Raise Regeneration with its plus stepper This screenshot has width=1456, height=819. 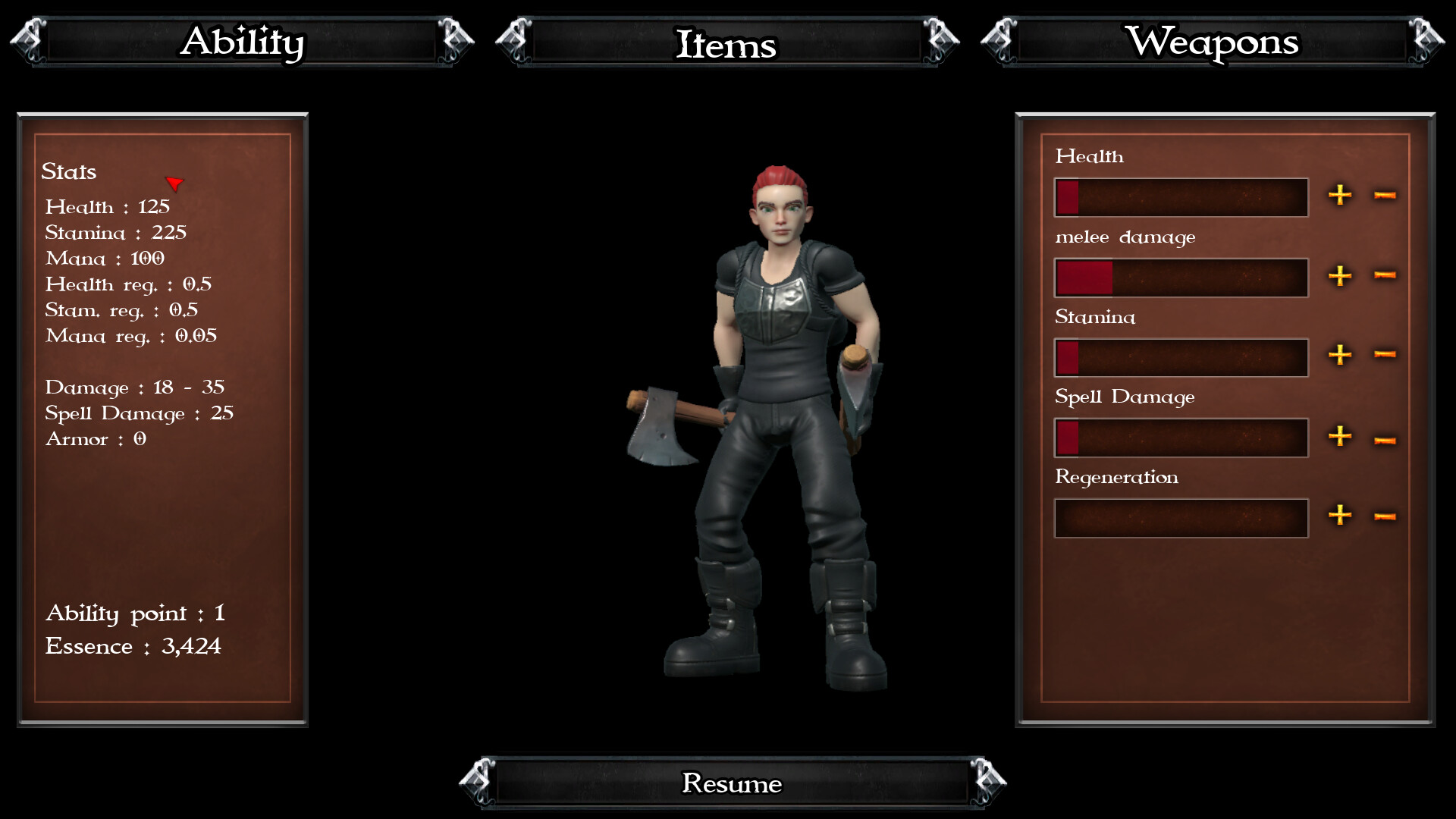(1340, 516)
